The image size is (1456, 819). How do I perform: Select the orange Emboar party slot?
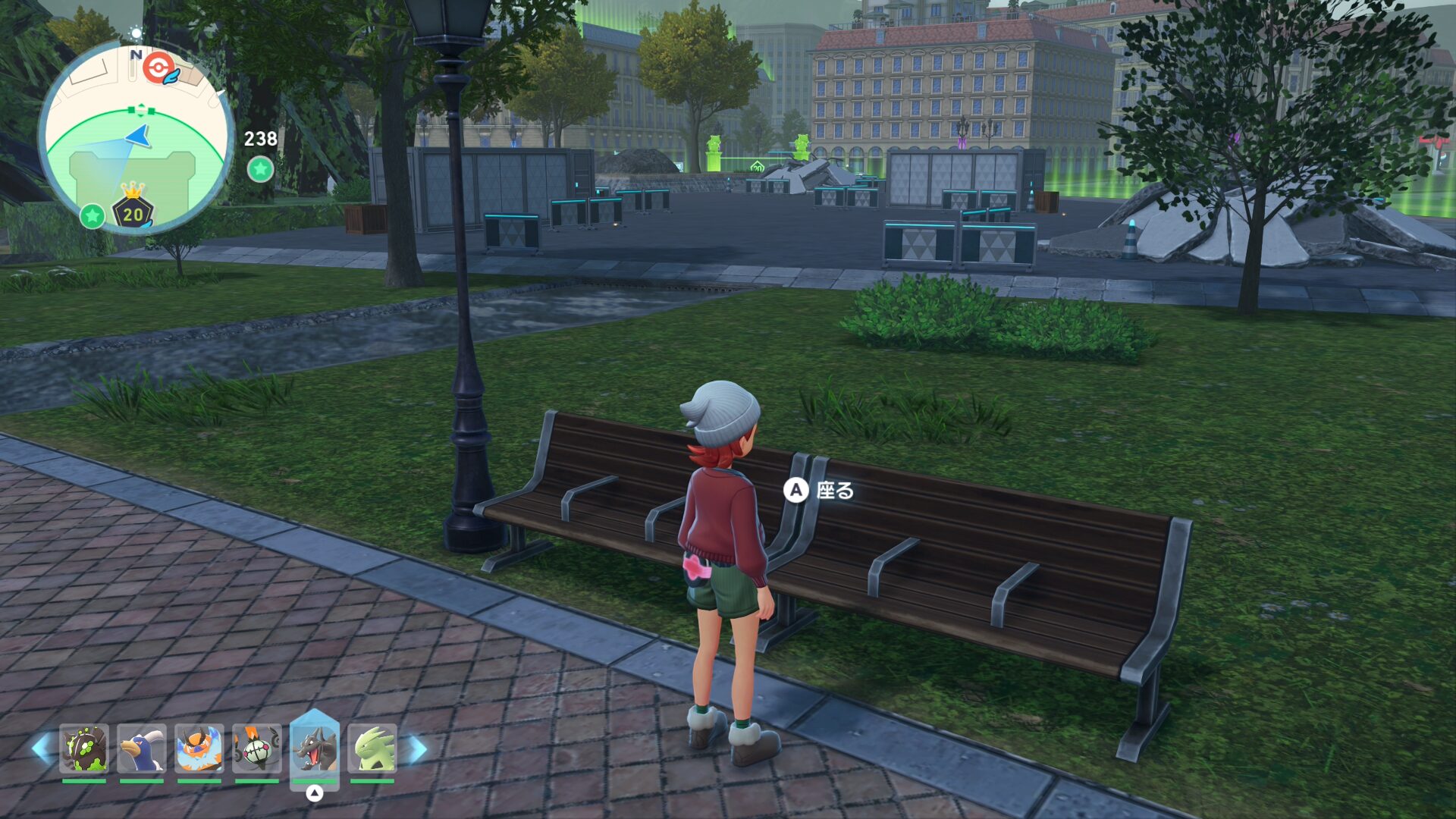pyautogui.click(x=199, y=748)
